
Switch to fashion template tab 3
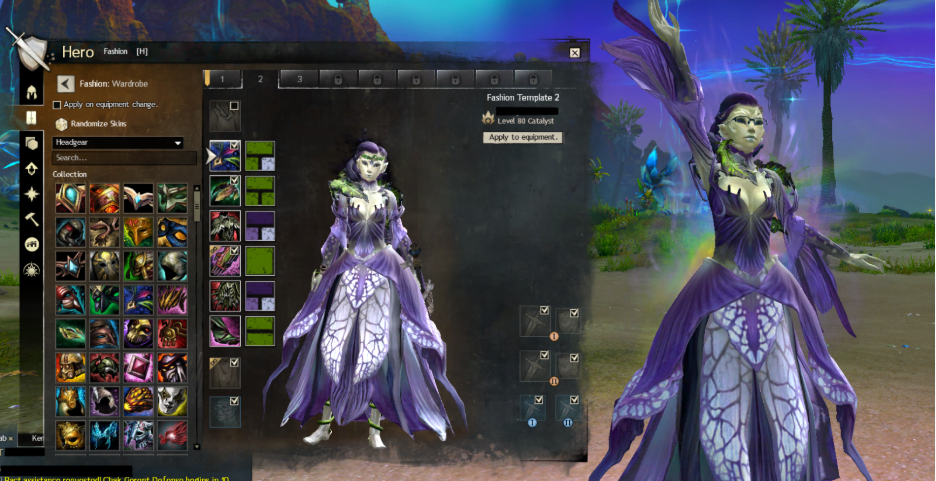tap(299, 78)
